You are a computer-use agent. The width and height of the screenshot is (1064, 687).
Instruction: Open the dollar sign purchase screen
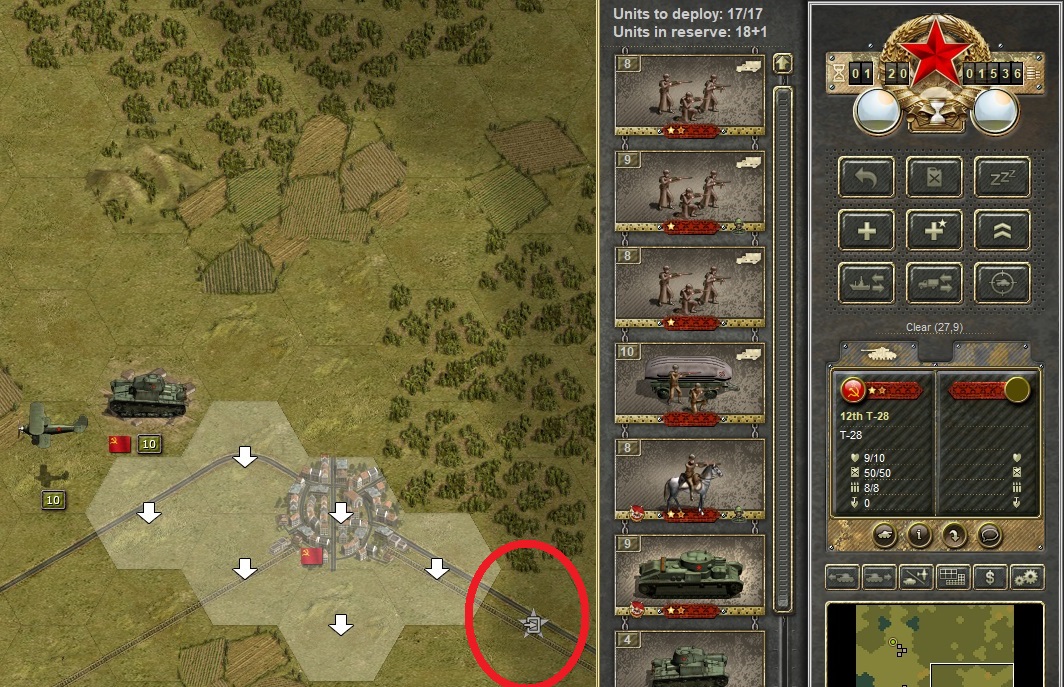point(989,577)
